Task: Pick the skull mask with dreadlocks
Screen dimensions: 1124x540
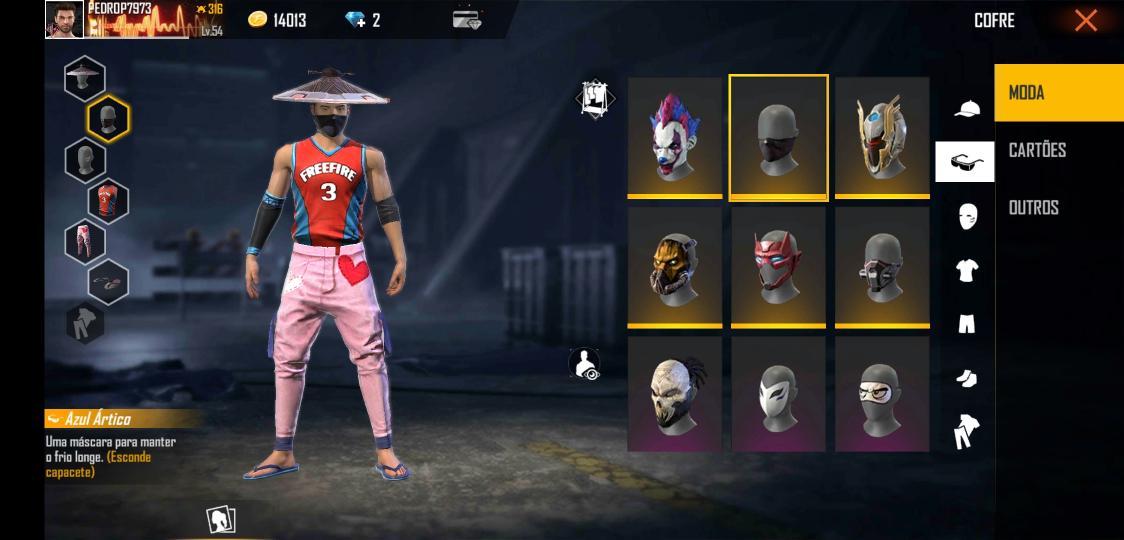Action: (x=675, y=393)
